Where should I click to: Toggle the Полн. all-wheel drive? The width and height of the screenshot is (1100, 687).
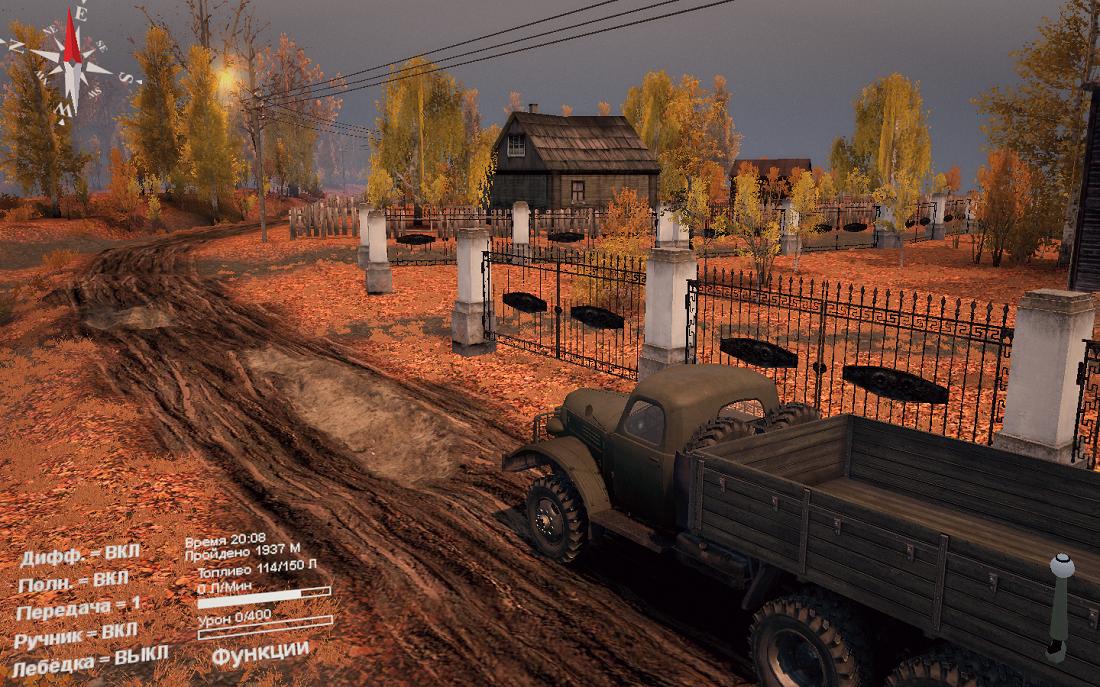coord(74,580)
